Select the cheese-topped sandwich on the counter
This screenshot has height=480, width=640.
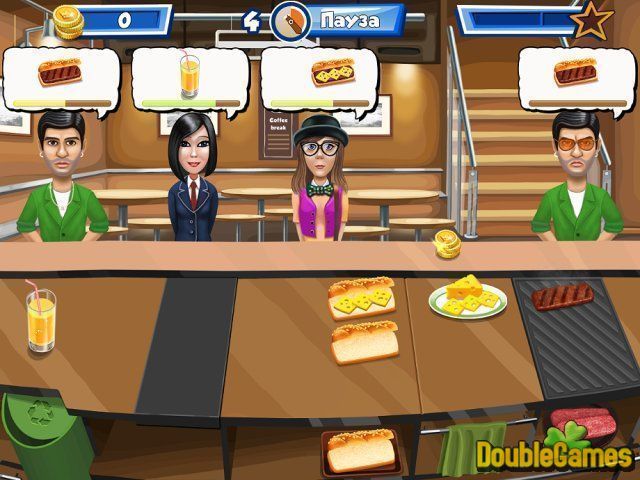click(x=362, y=297)
